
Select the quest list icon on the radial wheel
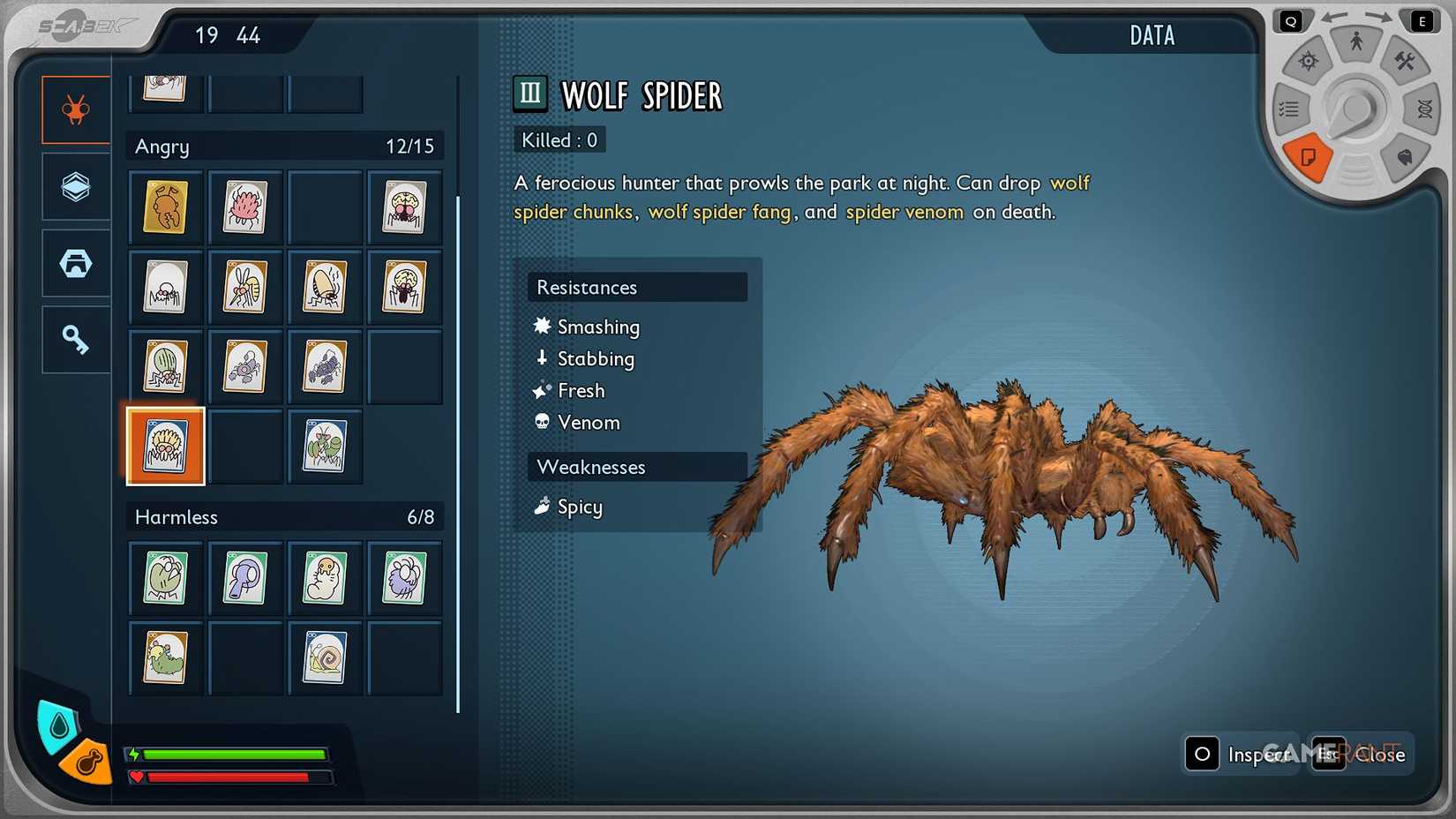coord(1289,109)
